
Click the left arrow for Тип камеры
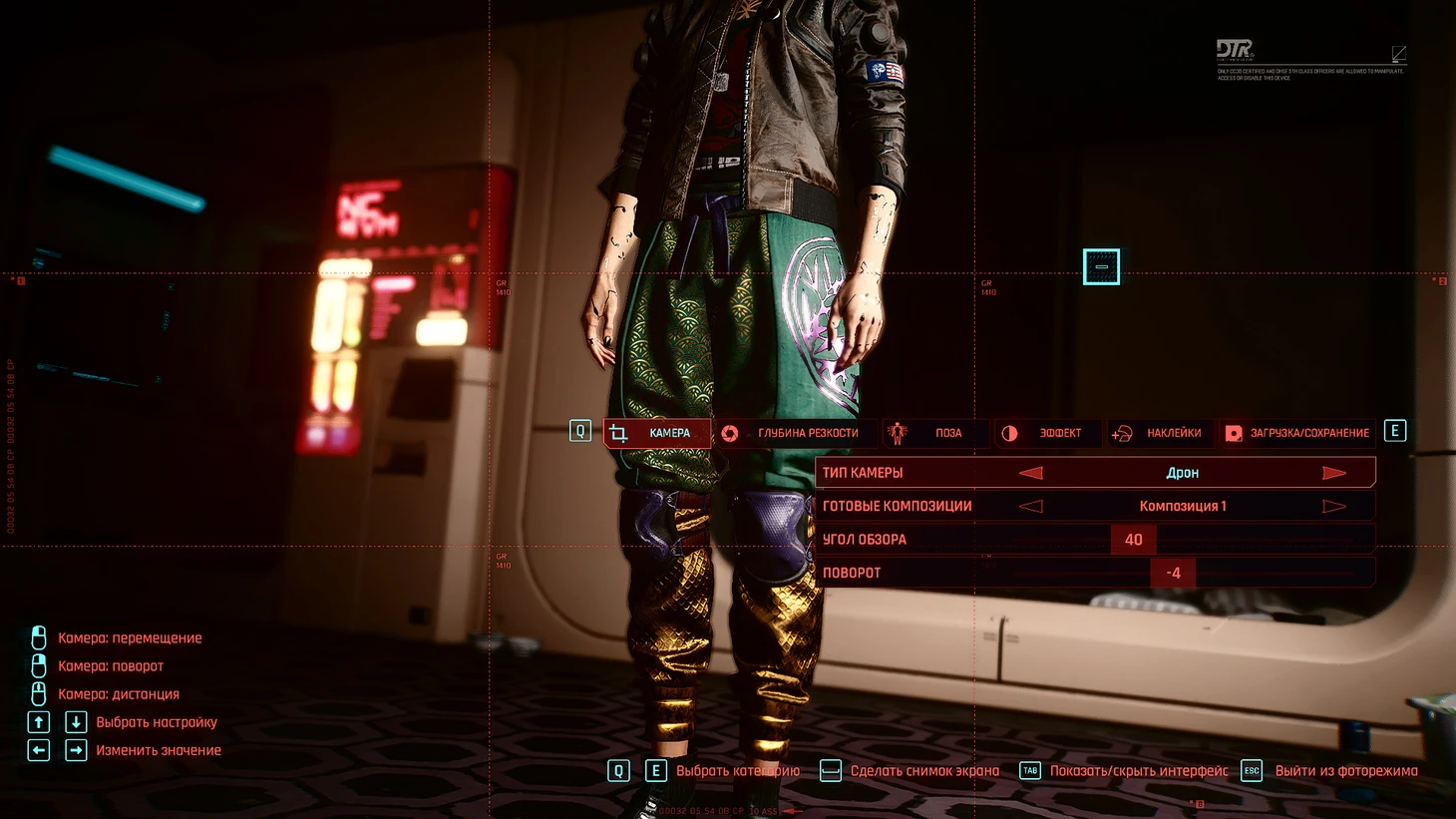[1031, 473]
